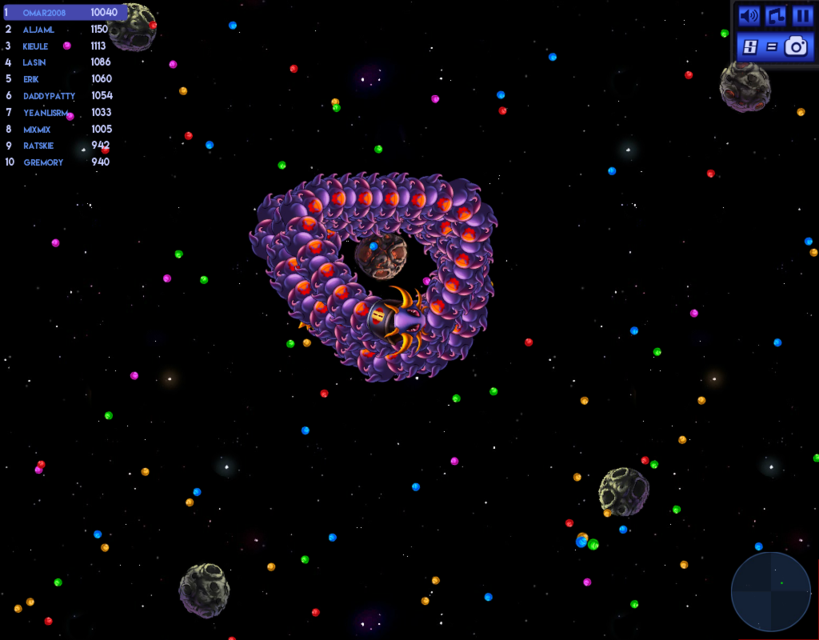Image resolution: width=819 pixels, height=640 pixels.
Task: Mute the sound effects speaker button
Action: pos(749,16)
